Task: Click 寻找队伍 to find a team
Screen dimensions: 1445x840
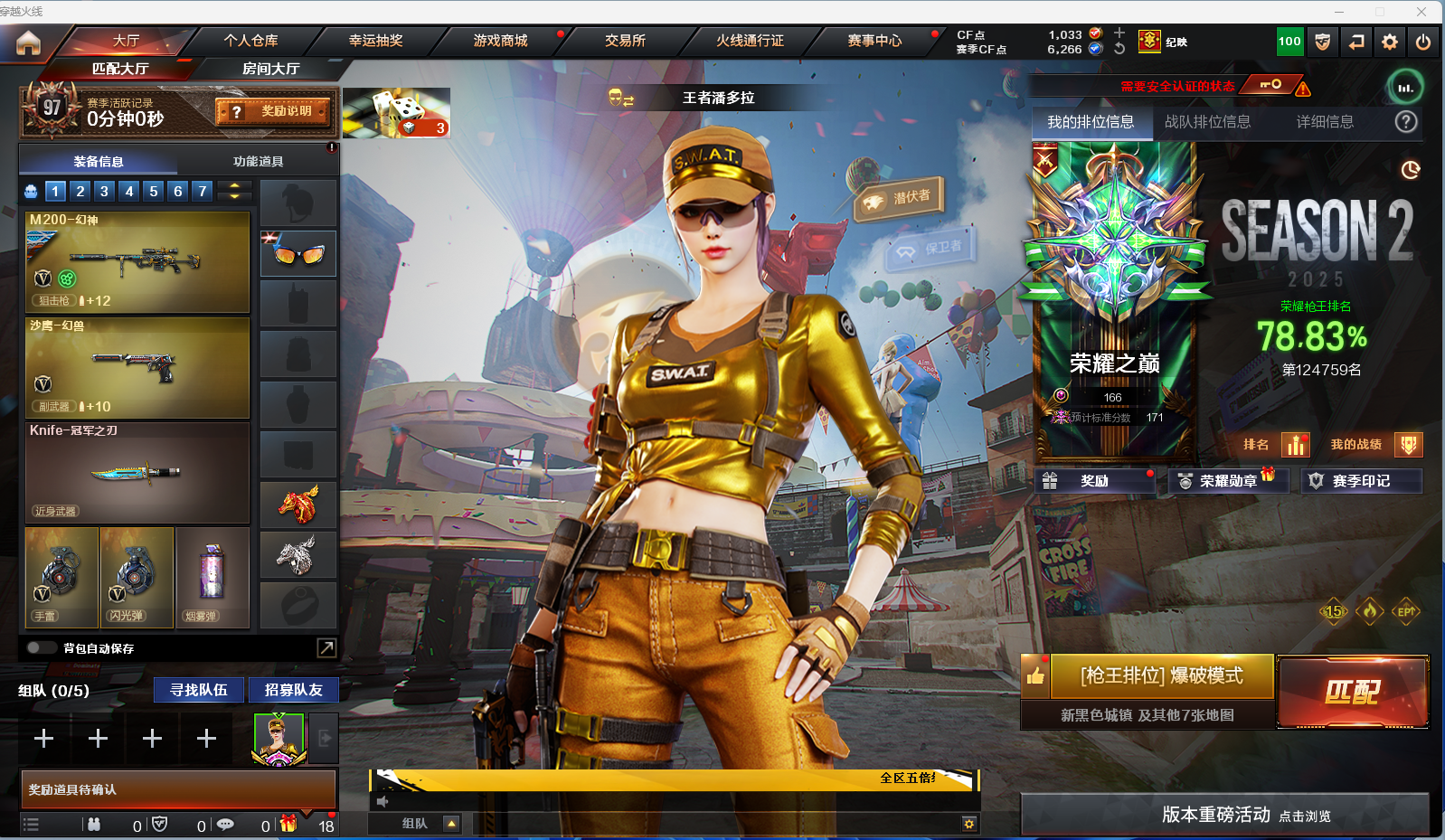Action: pos(199,690)
